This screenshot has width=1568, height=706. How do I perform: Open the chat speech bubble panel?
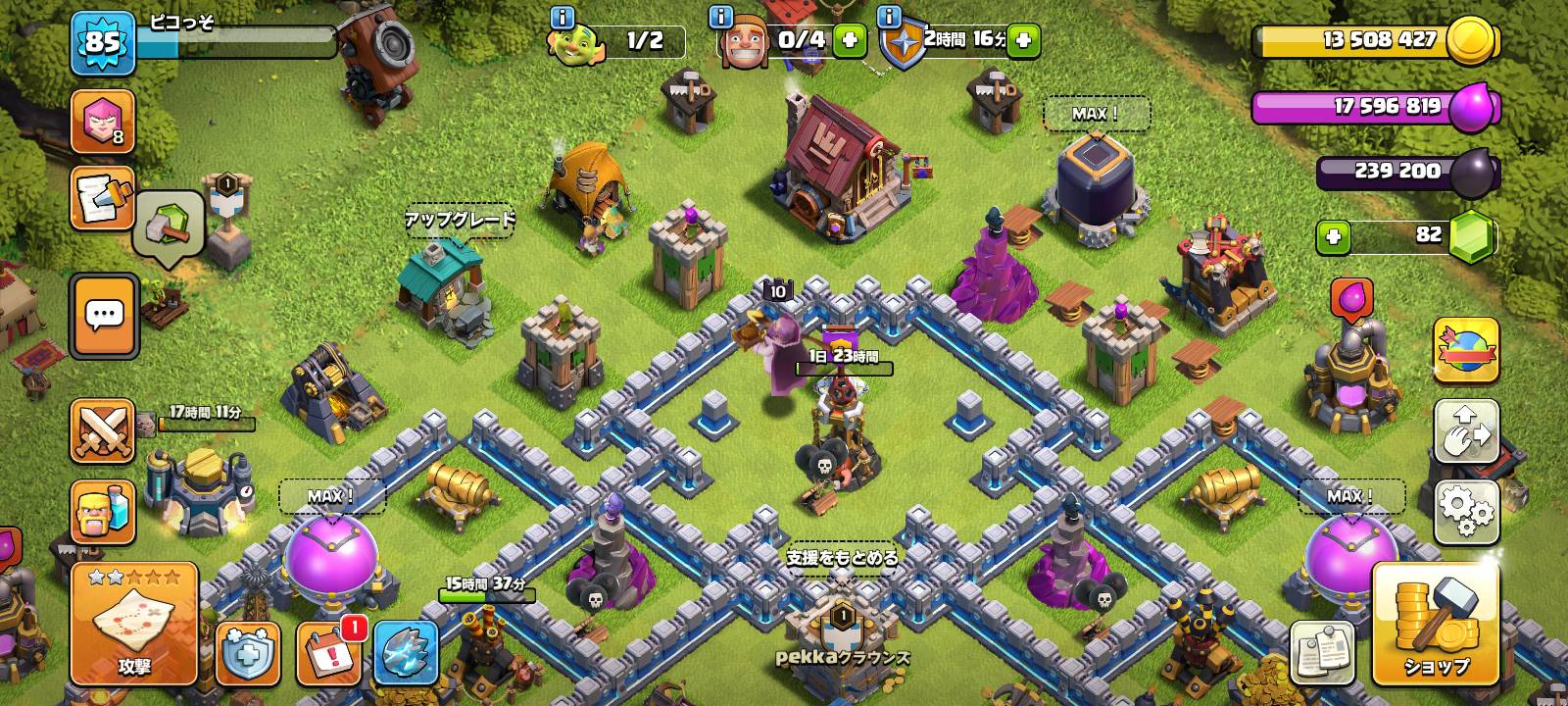click(104, 316)
